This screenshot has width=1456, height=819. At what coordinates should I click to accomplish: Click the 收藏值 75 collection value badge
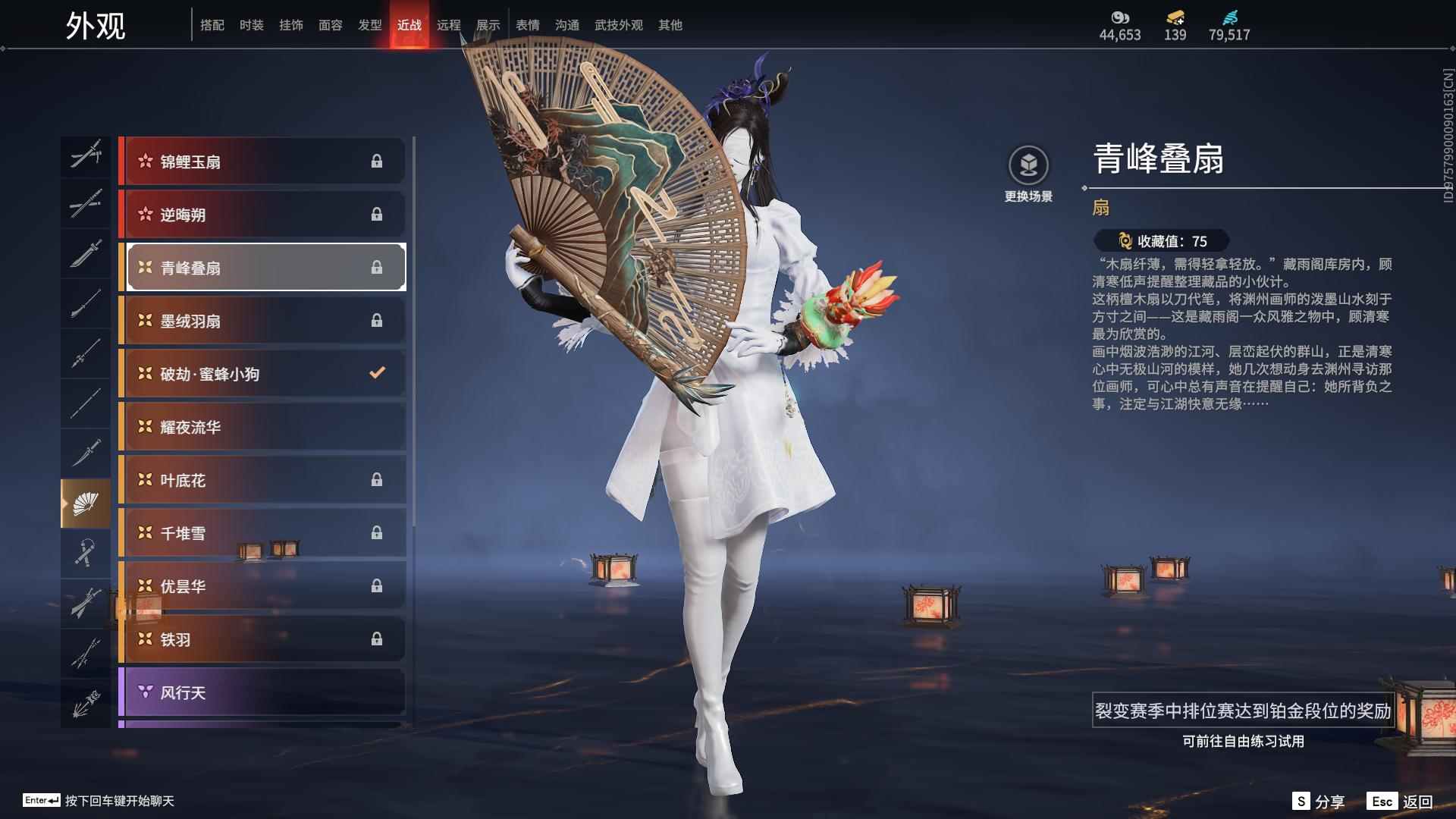[1163, 242]
